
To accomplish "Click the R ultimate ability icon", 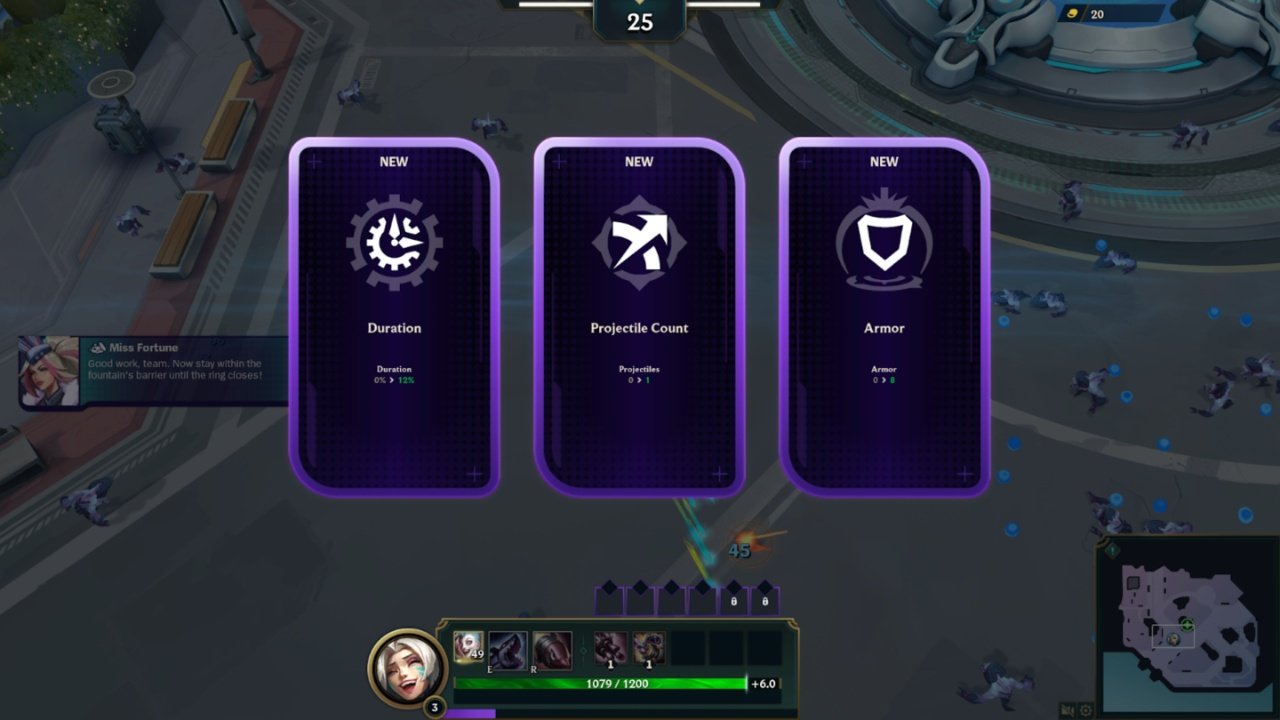I will point(552,646).
